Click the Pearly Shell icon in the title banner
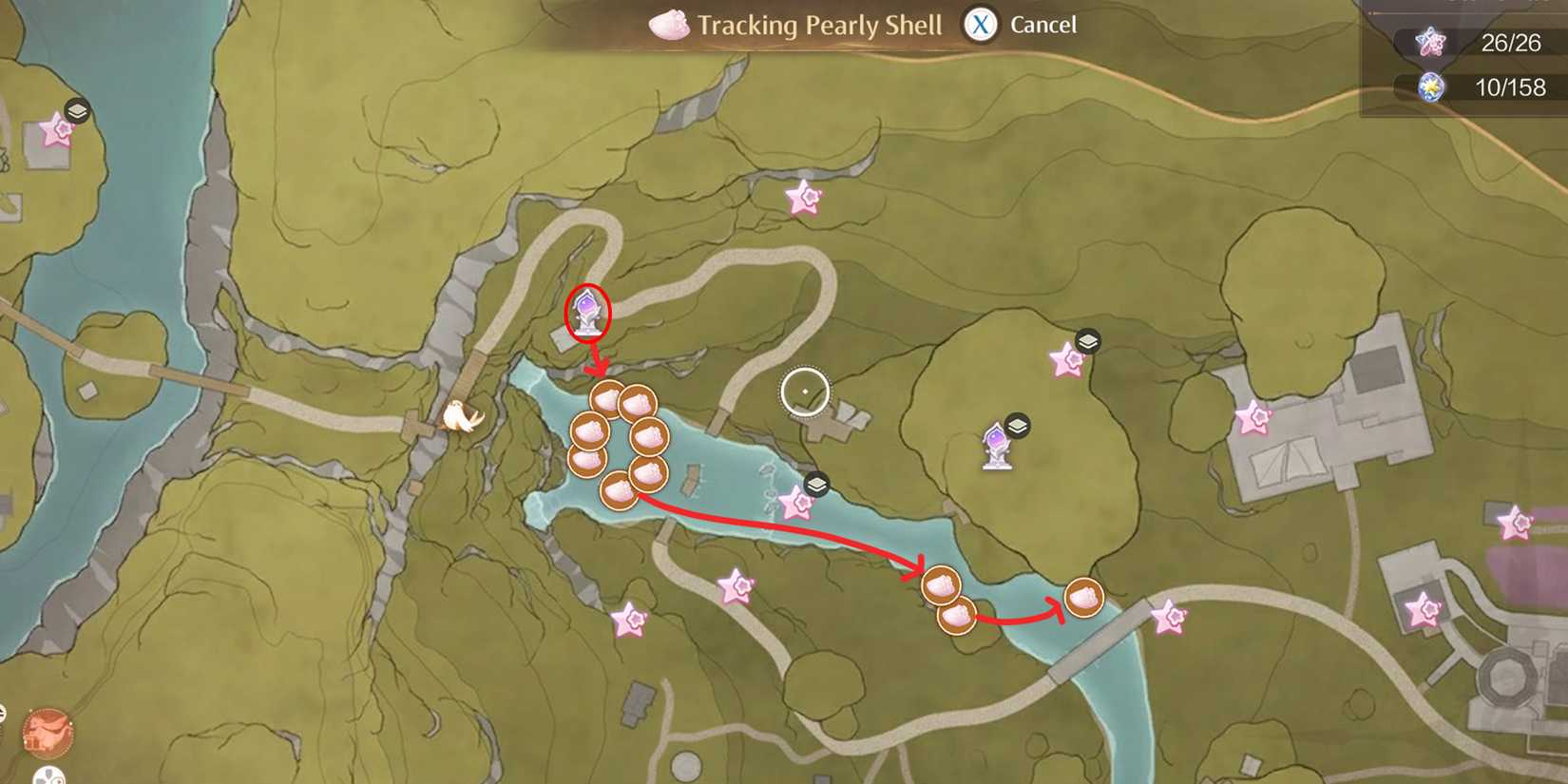The image size is (1568, 784). (668, 26)
